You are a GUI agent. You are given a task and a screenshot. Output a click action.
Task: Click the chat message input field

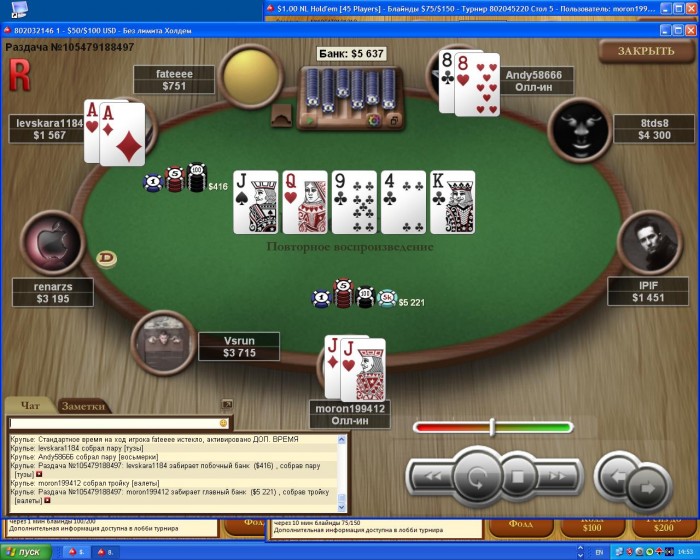(112, 423)
